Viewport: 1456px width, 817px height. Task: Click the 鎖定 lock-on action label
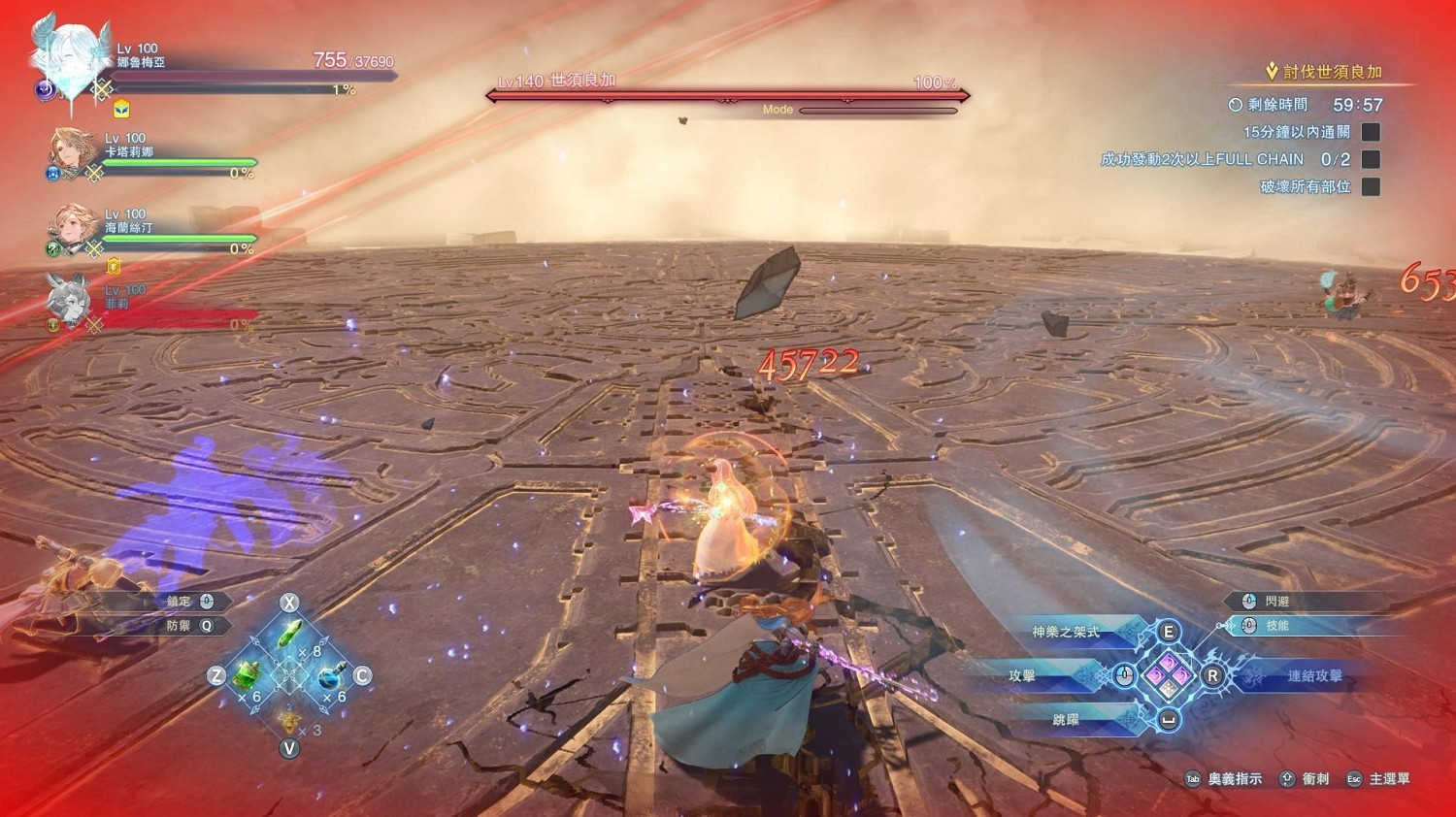180,602
